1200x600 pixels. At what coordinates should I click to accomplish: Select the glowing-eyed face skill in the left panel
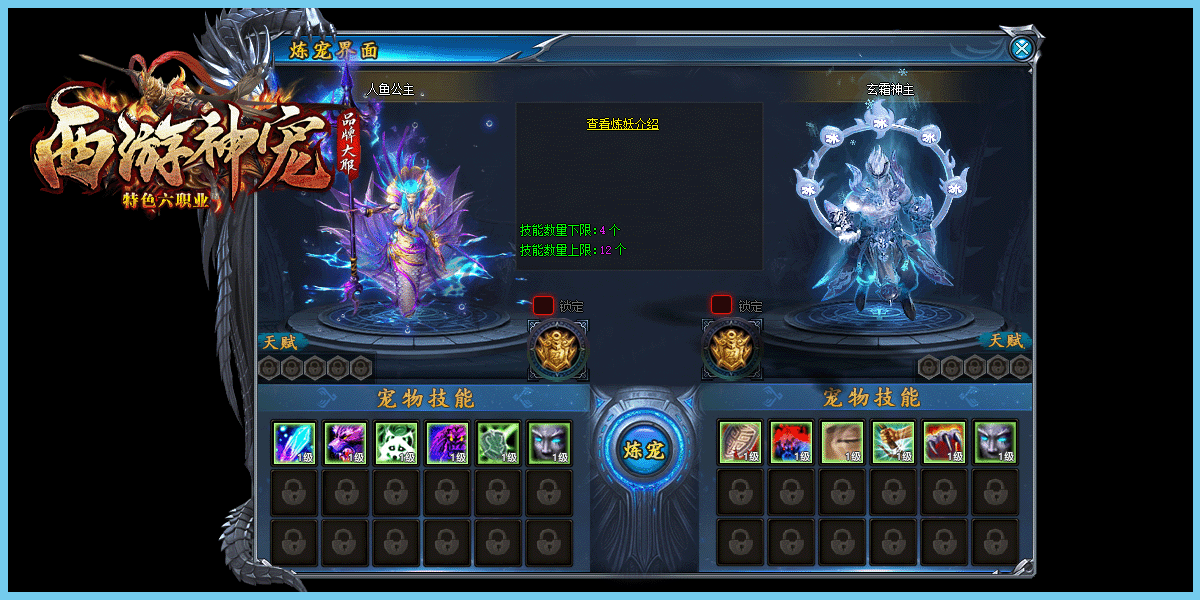coord(549,443)
